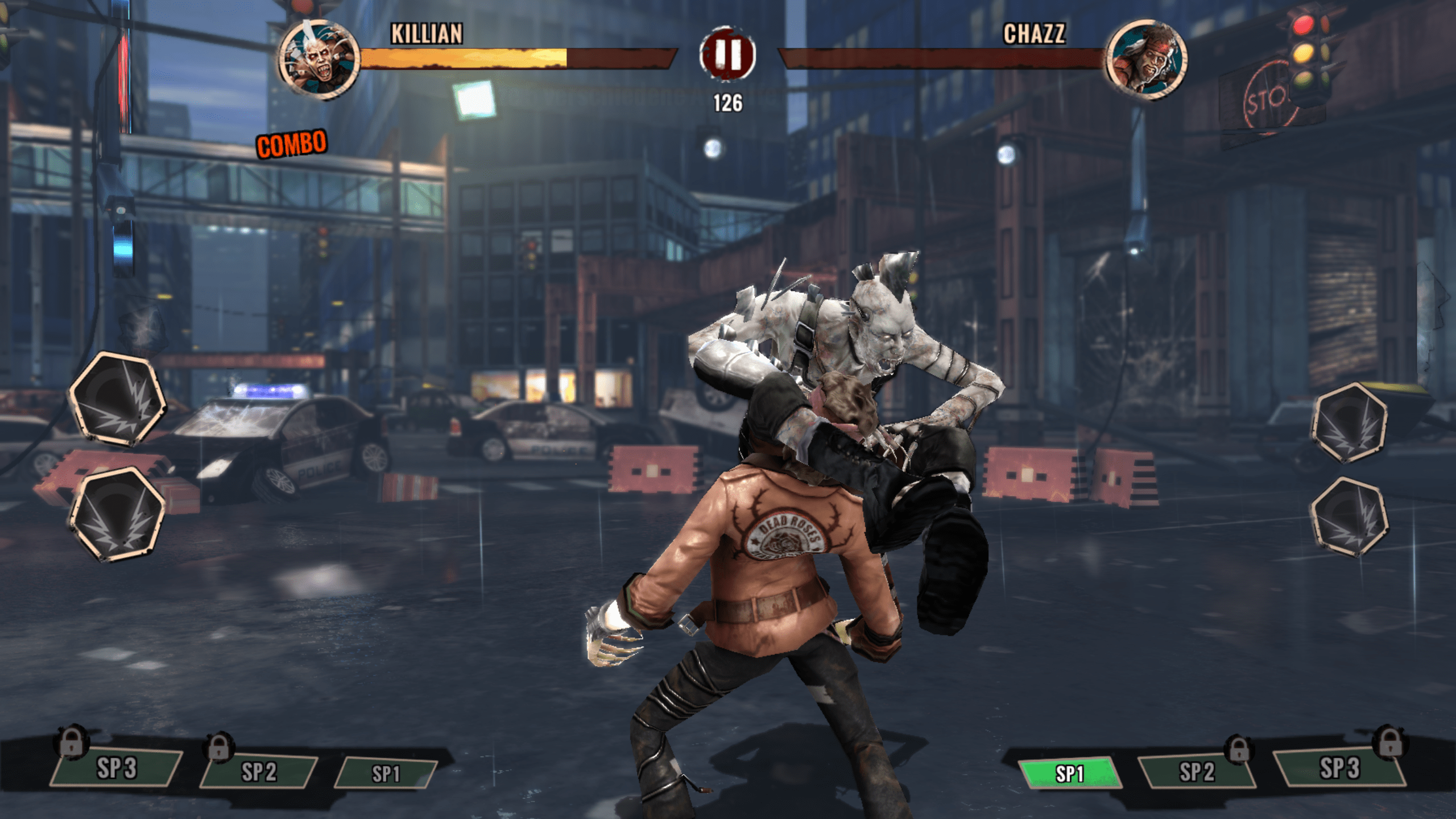Viewport: 1456px width, 819px height.
Task: Hit the lower hexagon attack button on Killian's side
Action: click(x=118, y=514)
